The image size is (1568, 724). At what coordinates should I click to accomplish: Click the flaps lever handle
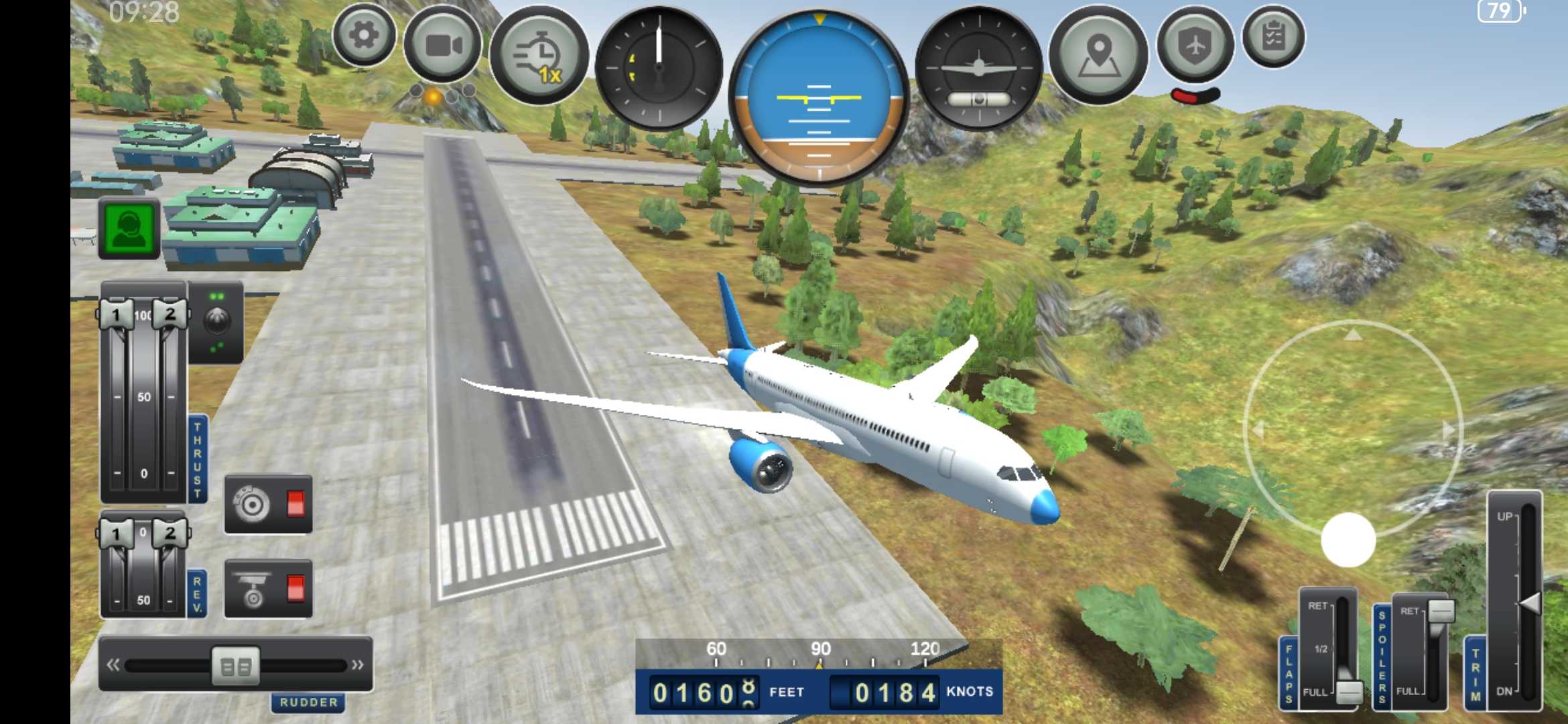click(1348, 691)
